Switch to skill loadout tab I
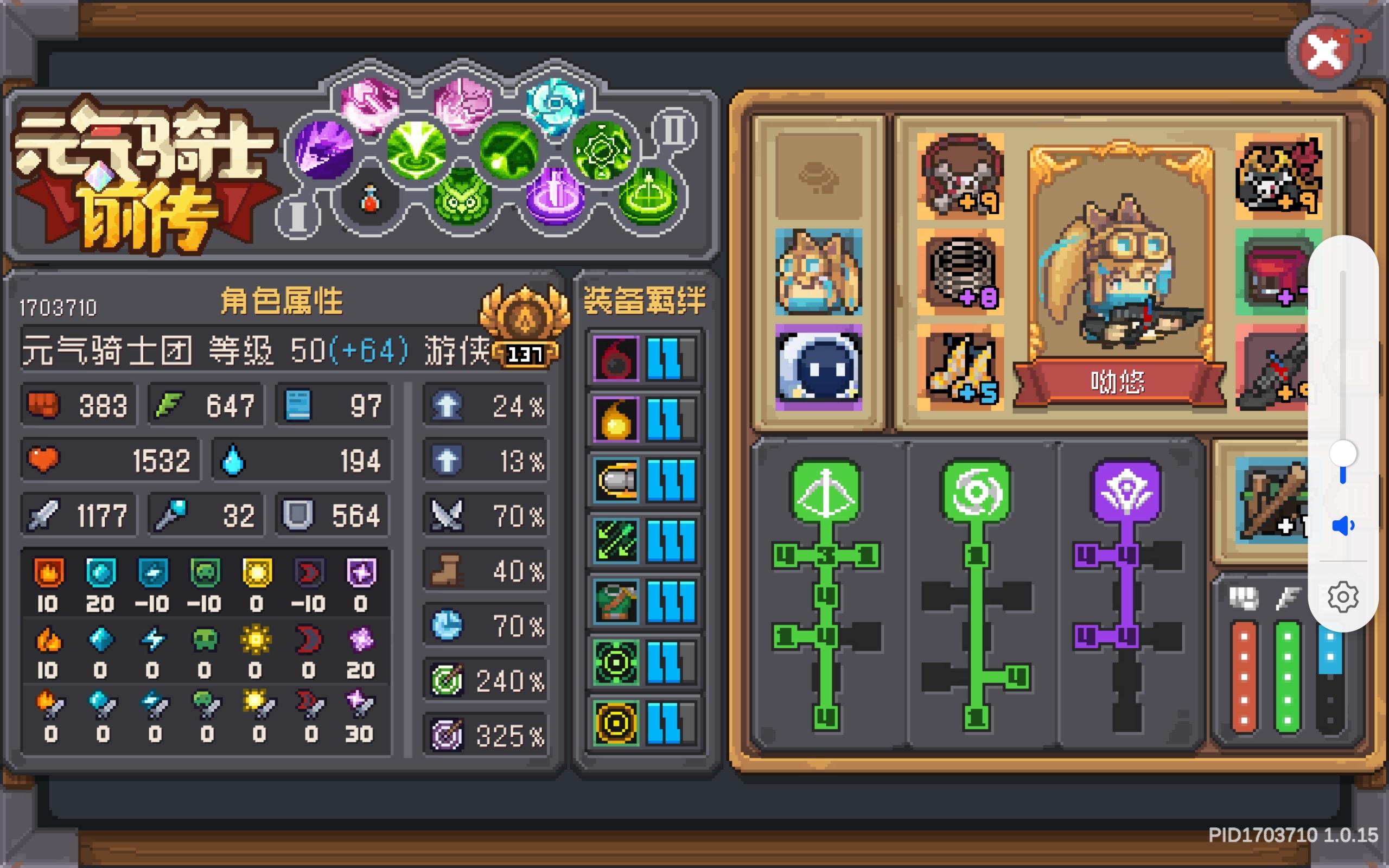This screenshot has width=1389, height=868. [298, 218]
